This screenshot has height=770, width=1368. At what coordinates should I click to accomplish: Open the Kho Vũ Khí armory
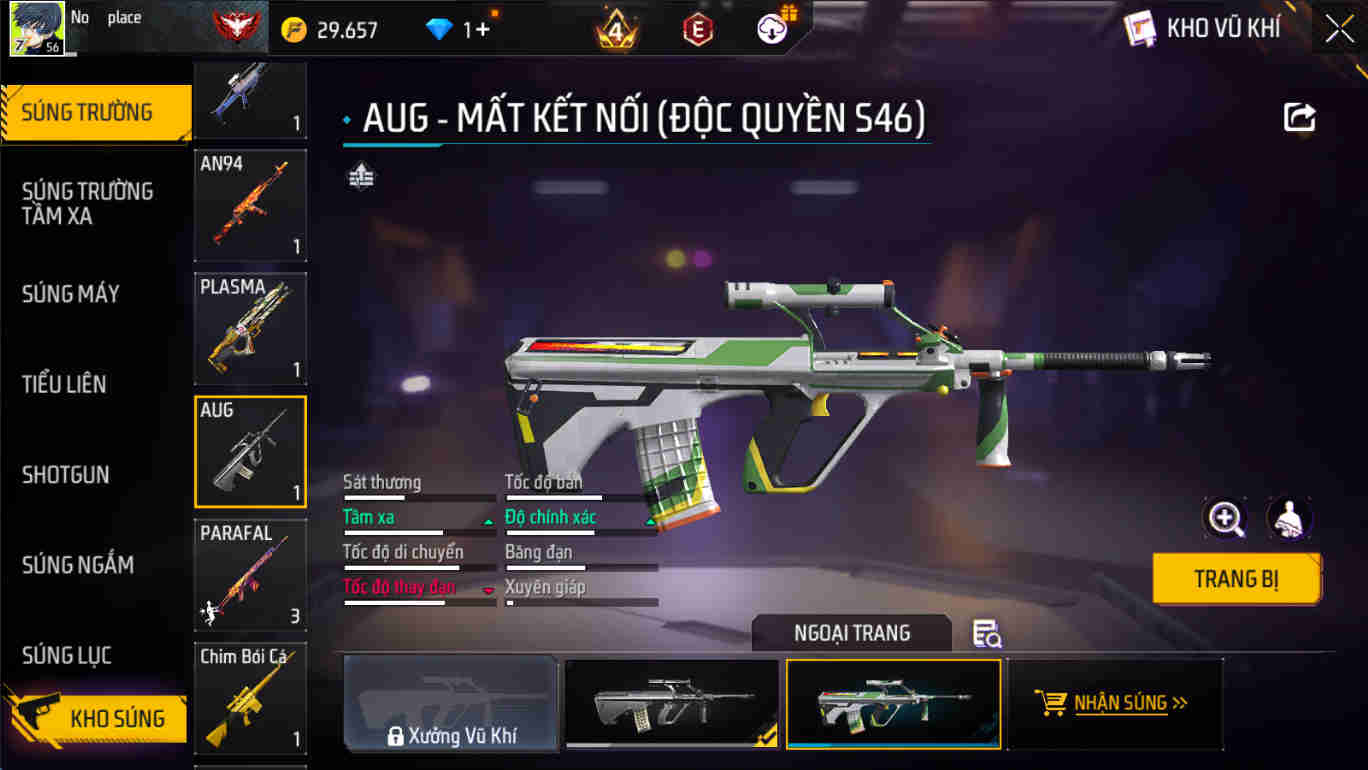coord(1202,28)
